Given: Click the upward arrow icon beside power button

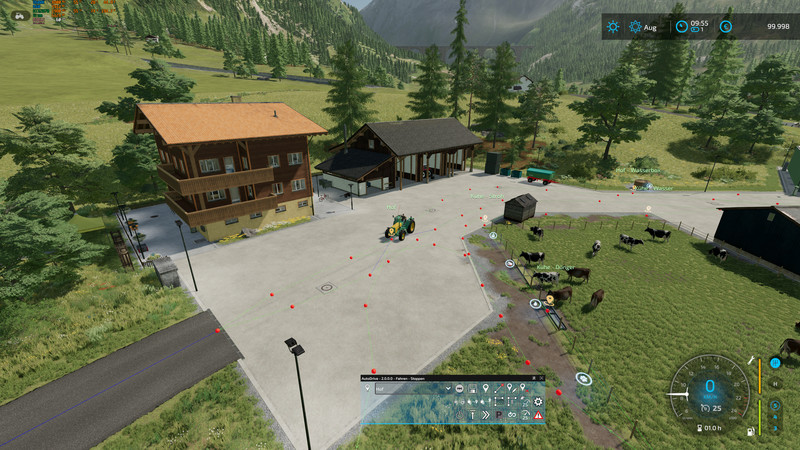Looking at the screenshot, I should (x=472, y=415).
